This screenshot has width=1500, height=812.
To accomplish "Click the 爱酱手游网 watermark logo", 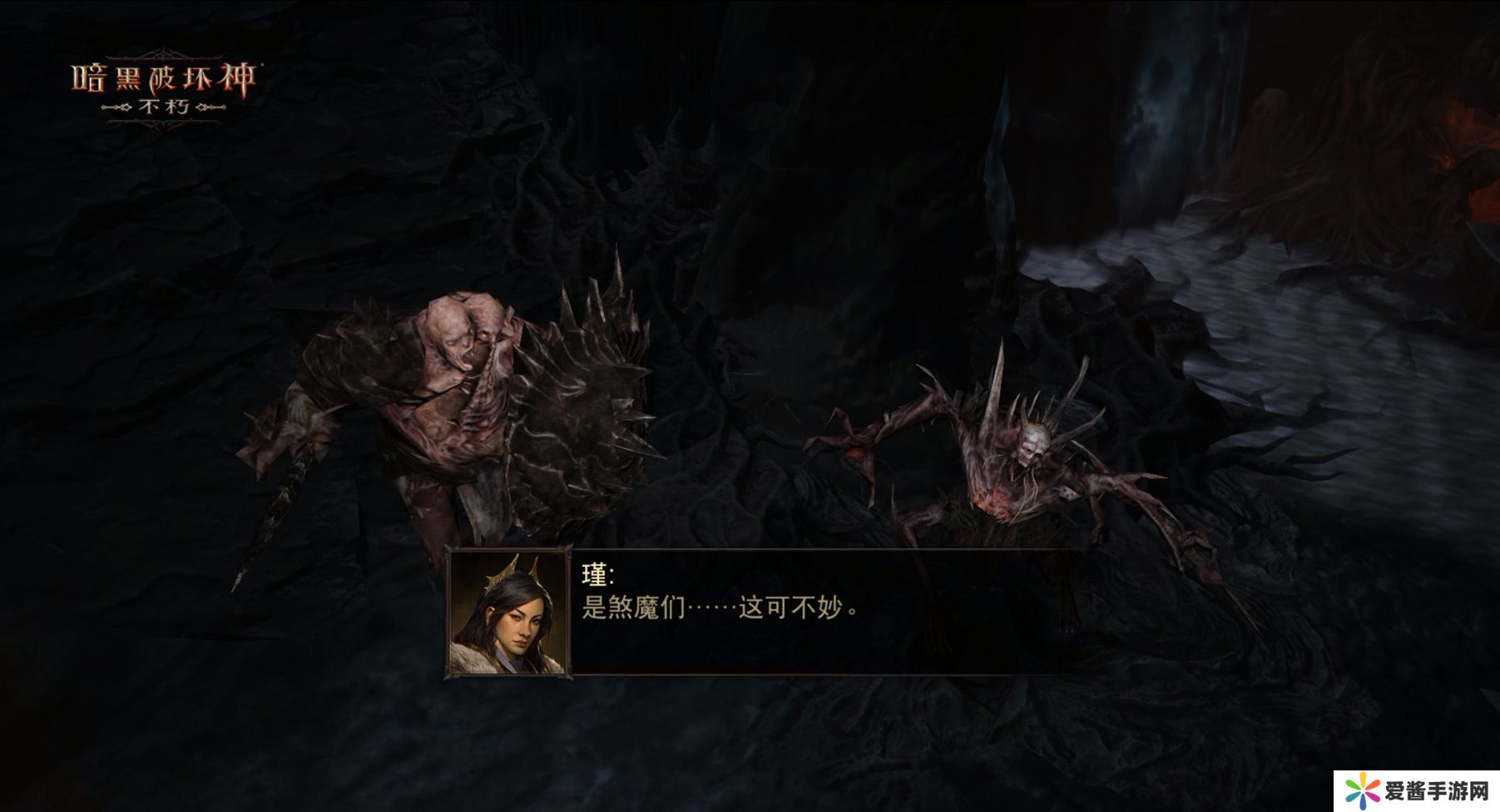I will (1415, 790).
